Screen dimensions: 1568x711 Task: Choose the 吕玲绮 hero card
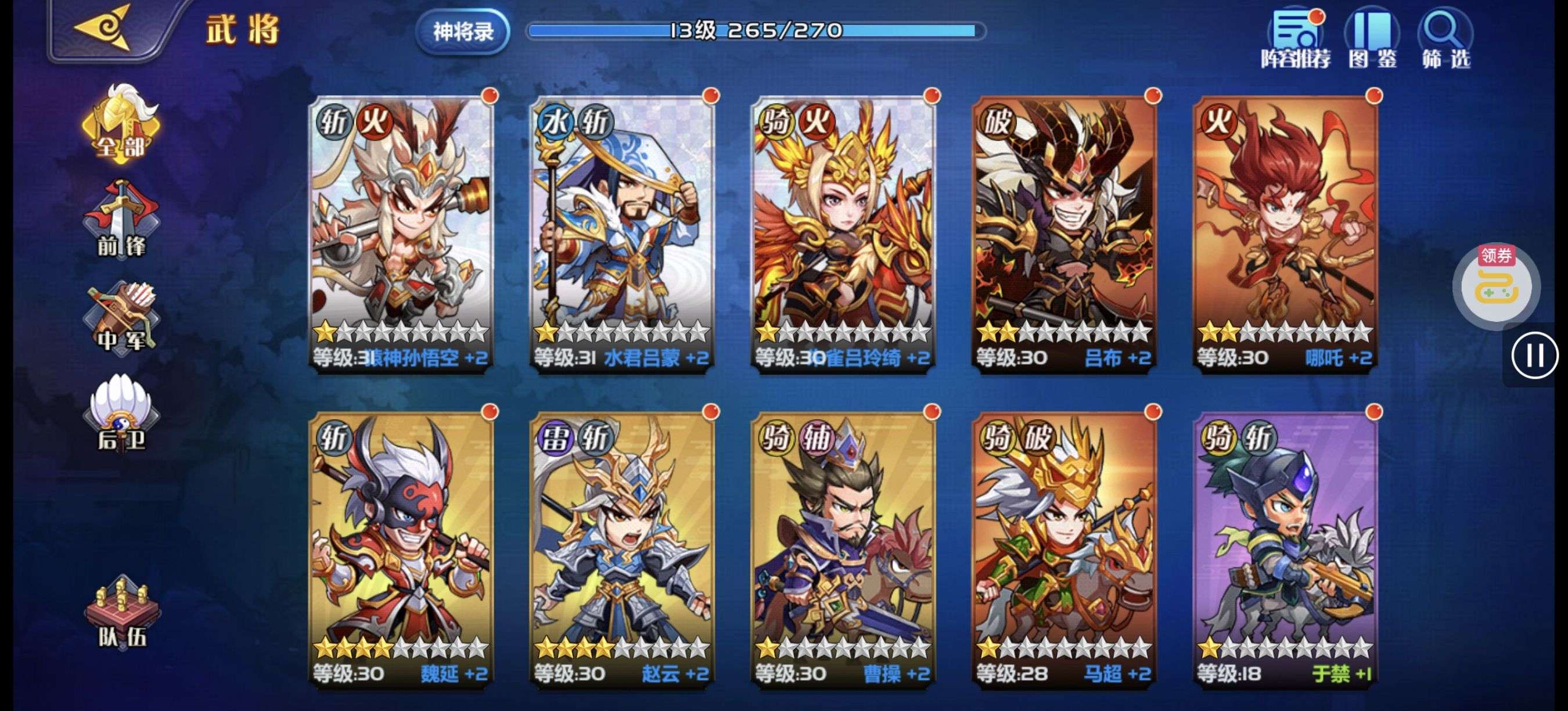[843, 231]
